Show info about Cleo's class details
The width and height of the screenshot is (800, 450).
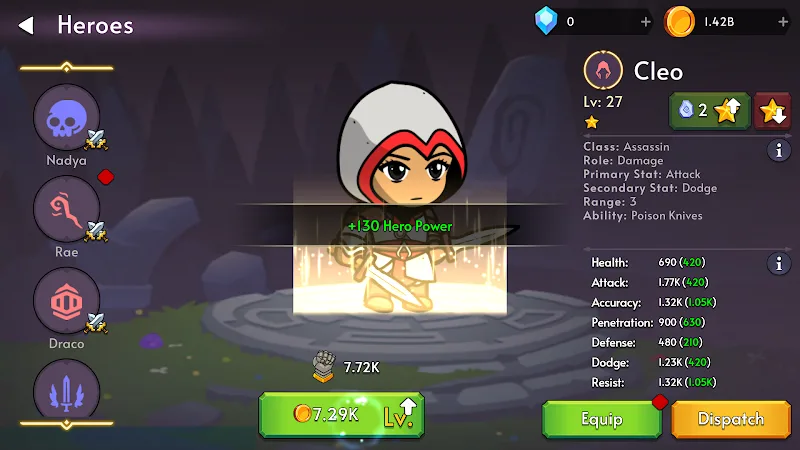(x=778, y=151)
